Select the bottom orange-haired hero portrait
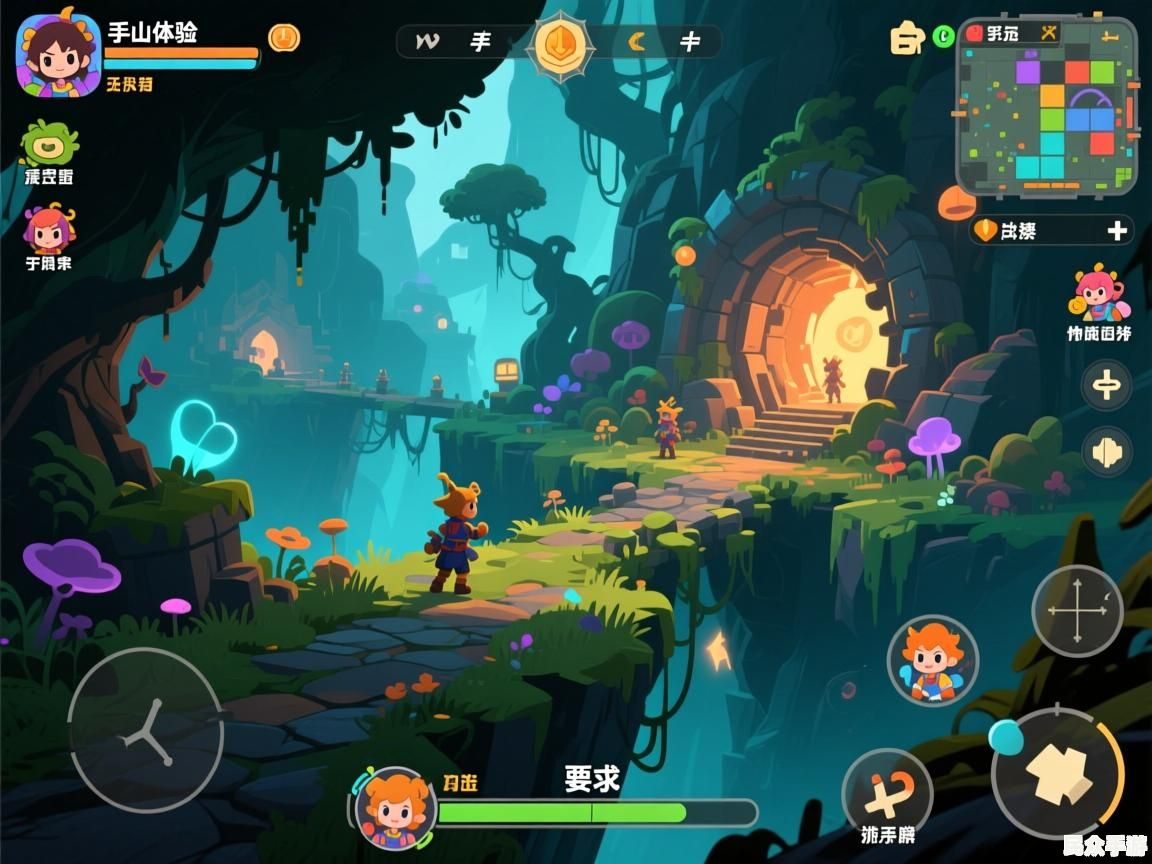 395,808
